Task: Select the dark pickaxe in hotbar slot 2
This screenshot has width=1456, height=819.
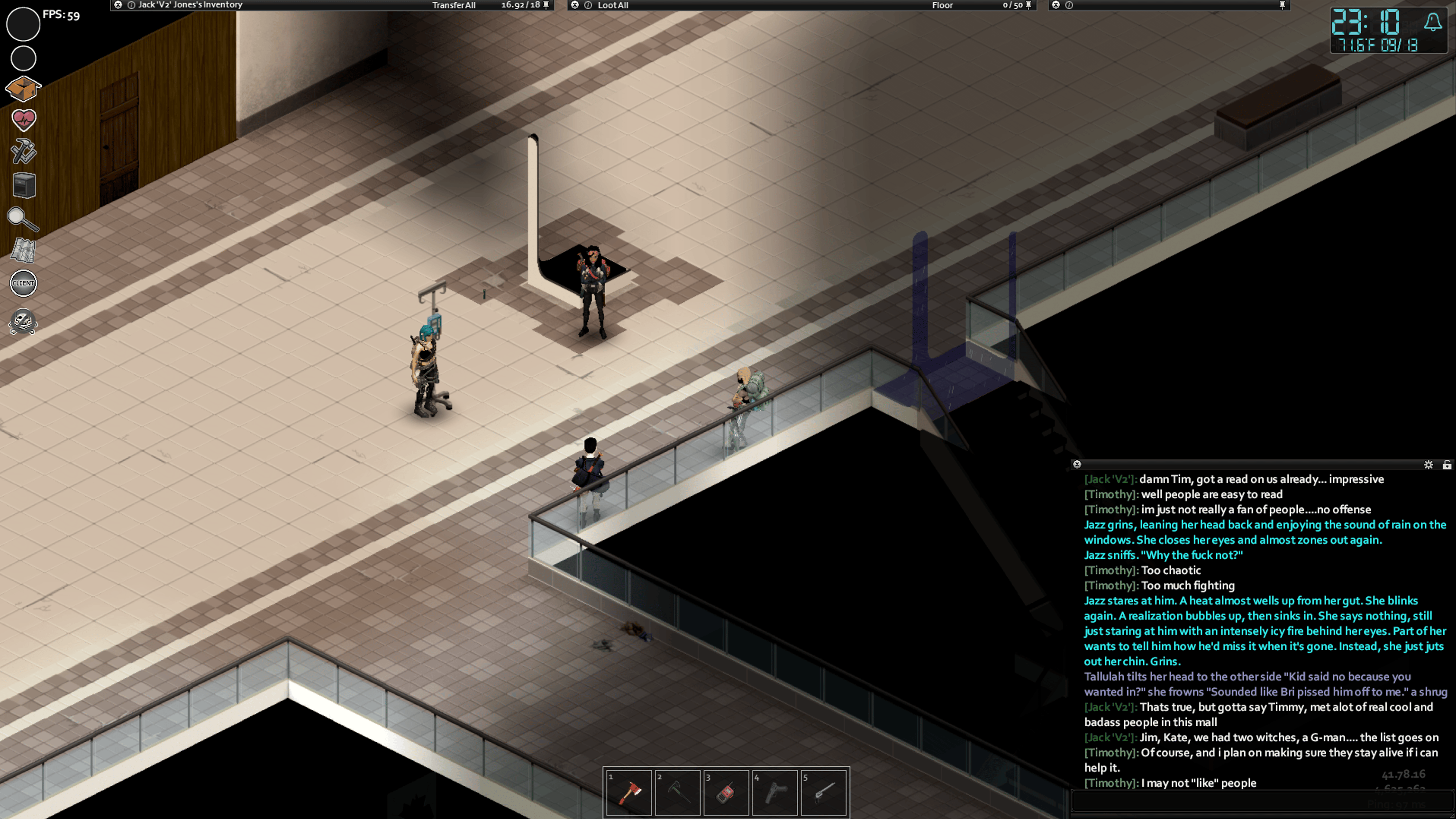Action: coord(677,792)
